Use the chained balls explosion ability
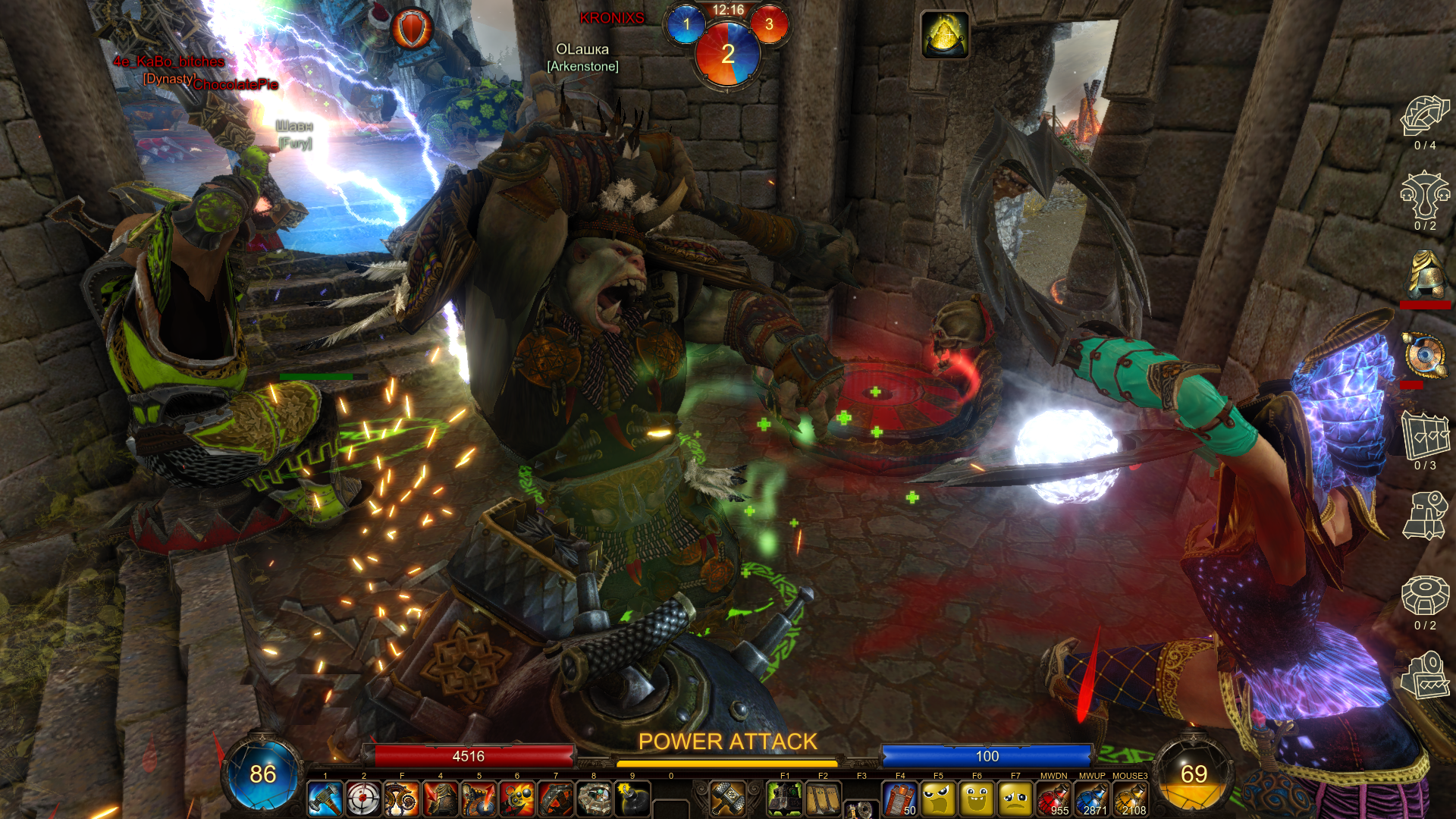 pyautogui.click(x=517, y=799)
